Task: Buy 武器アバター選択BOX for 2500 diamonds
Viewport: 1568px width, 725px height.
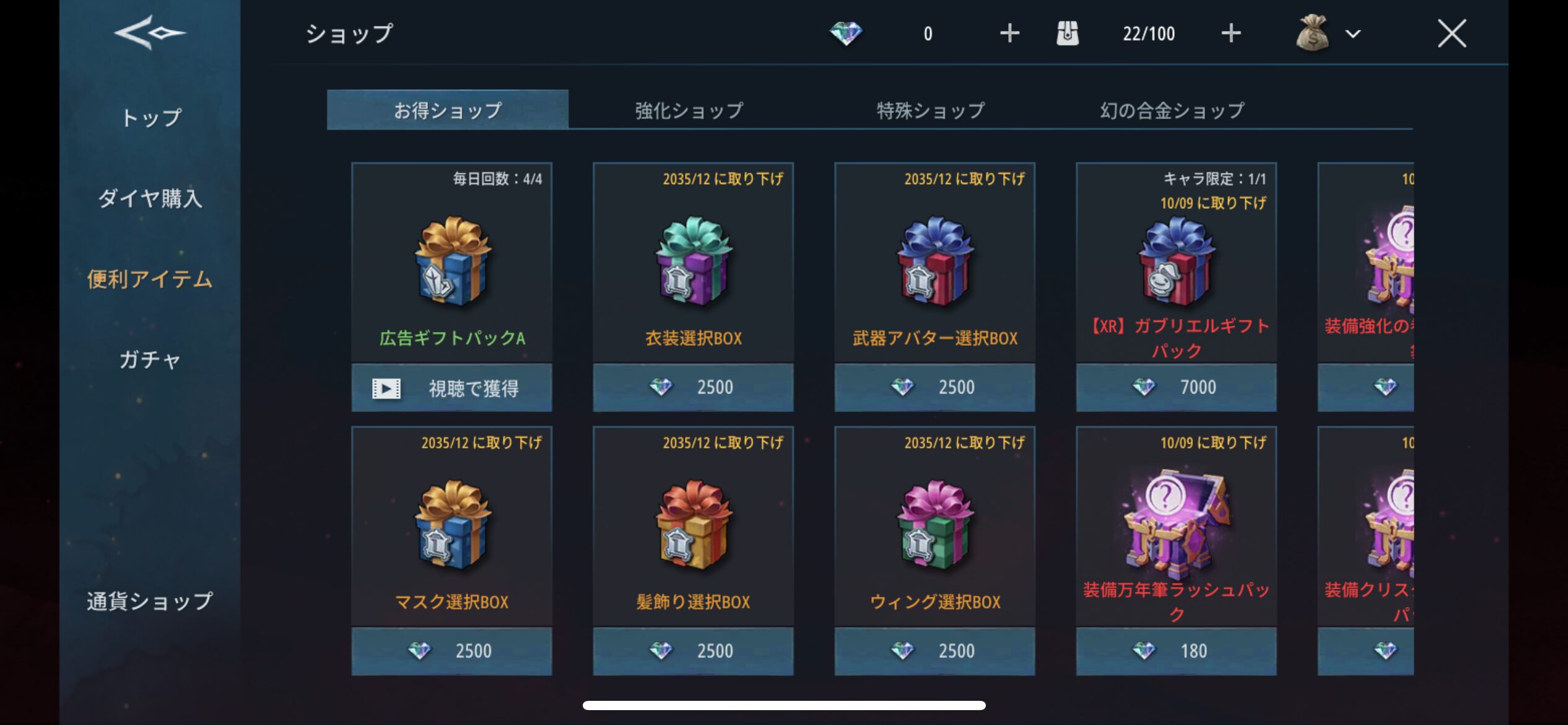Action: click(934, 388)
